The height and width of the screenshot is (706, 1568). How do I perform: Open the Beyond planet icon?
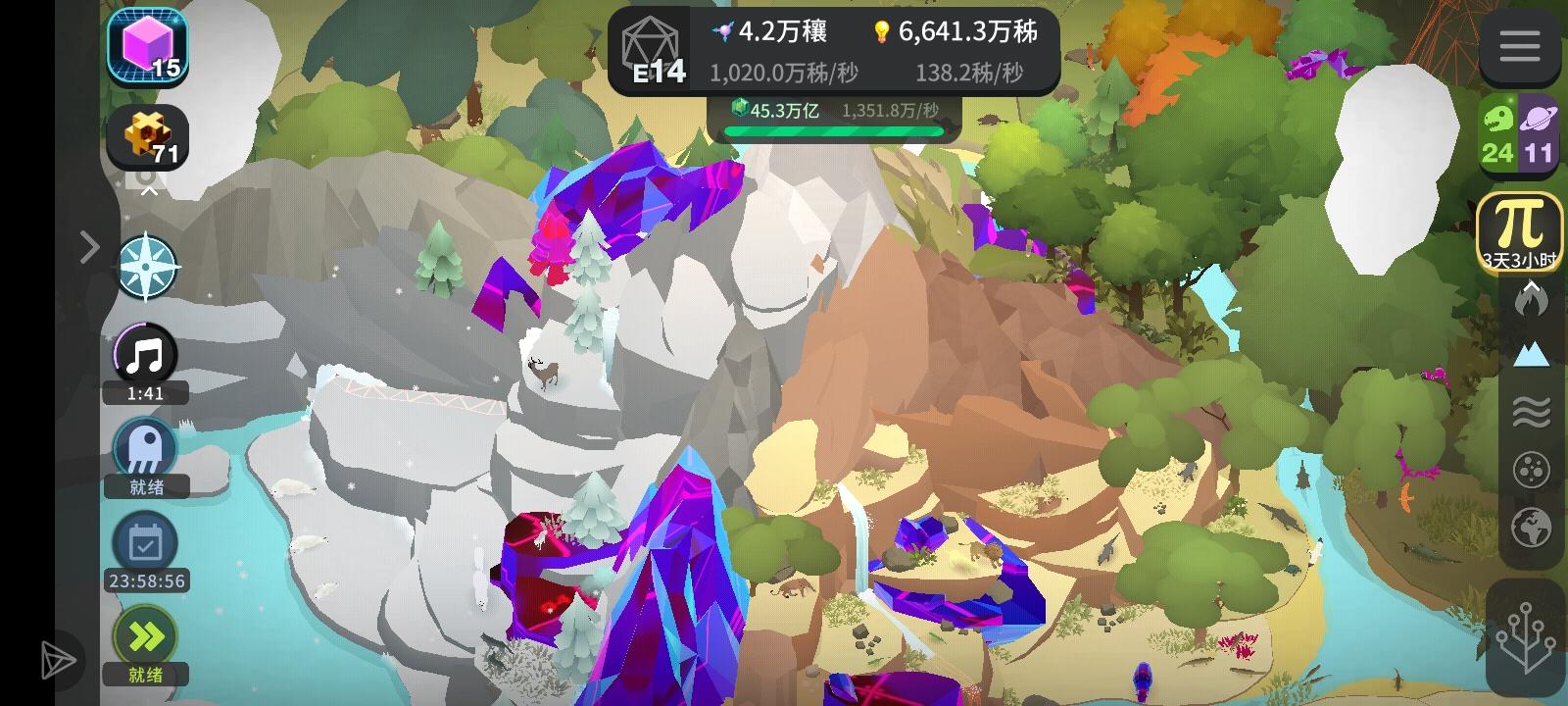pyautogui.click(x=1541, y=137)
